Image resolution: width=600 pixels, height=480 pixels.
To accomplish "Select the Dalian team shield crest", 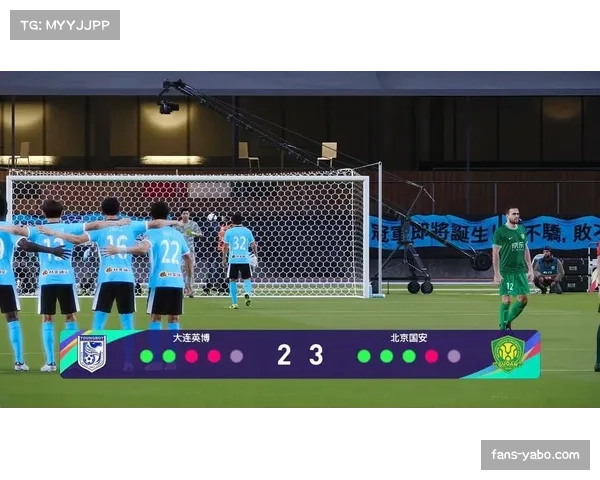I will [x=92, y=354].
